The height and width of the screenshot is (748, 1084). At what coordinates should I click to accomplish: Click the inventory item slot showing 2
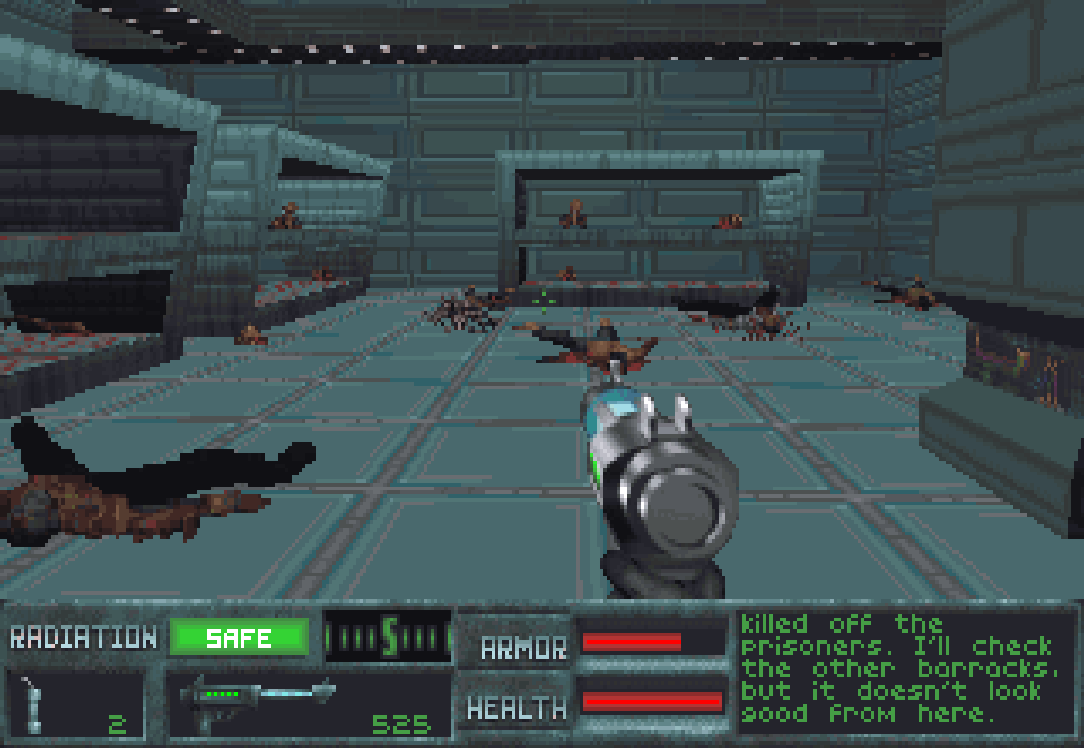point(76,704)
